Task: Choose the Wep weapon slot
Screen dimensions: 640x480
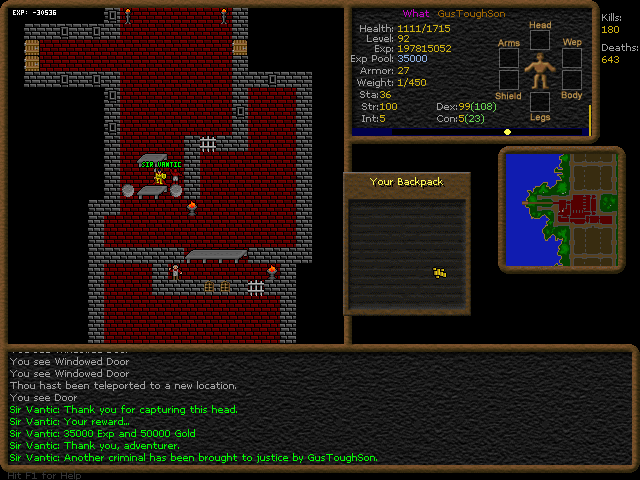Action: (571, 57)
